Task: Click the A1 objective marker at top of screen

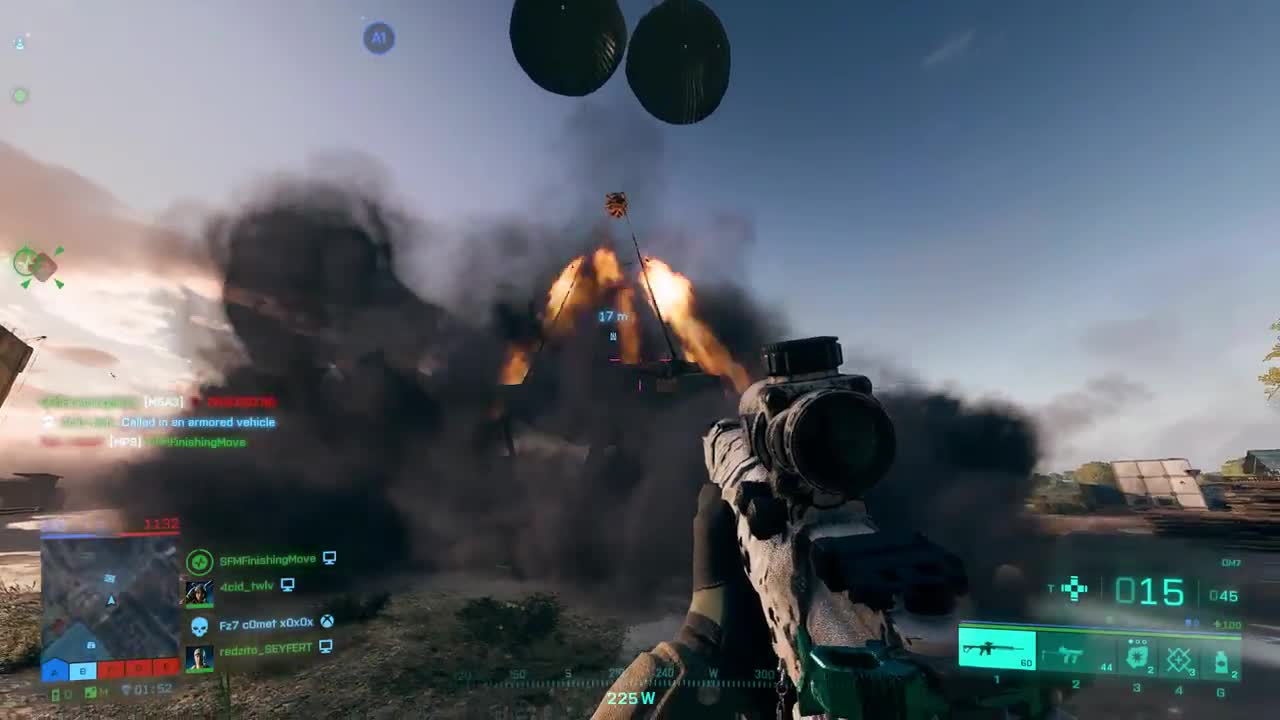Action: [x=378, y=38]
